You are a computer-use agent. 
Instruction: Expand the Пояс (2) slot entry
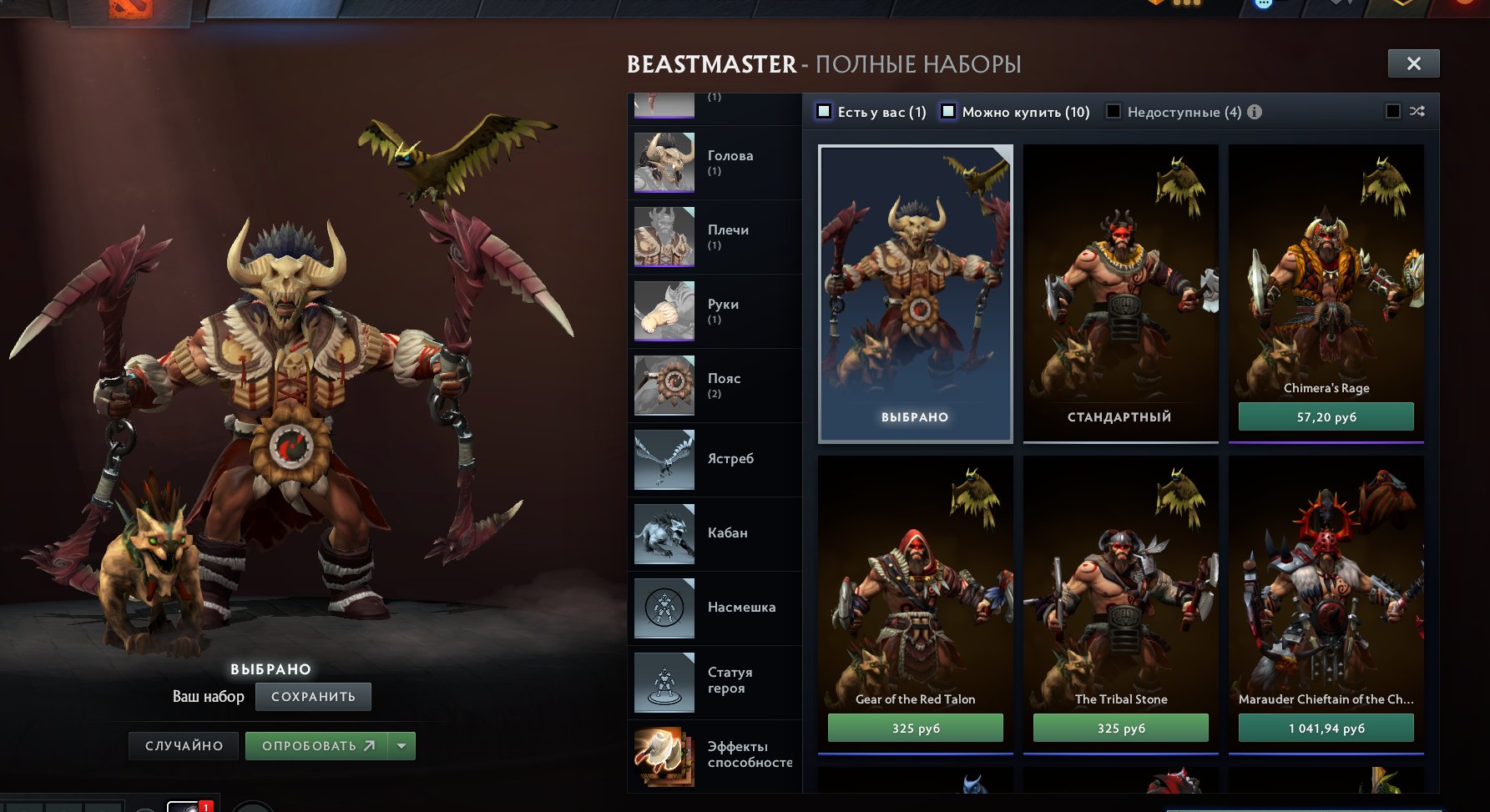[664, 386]
